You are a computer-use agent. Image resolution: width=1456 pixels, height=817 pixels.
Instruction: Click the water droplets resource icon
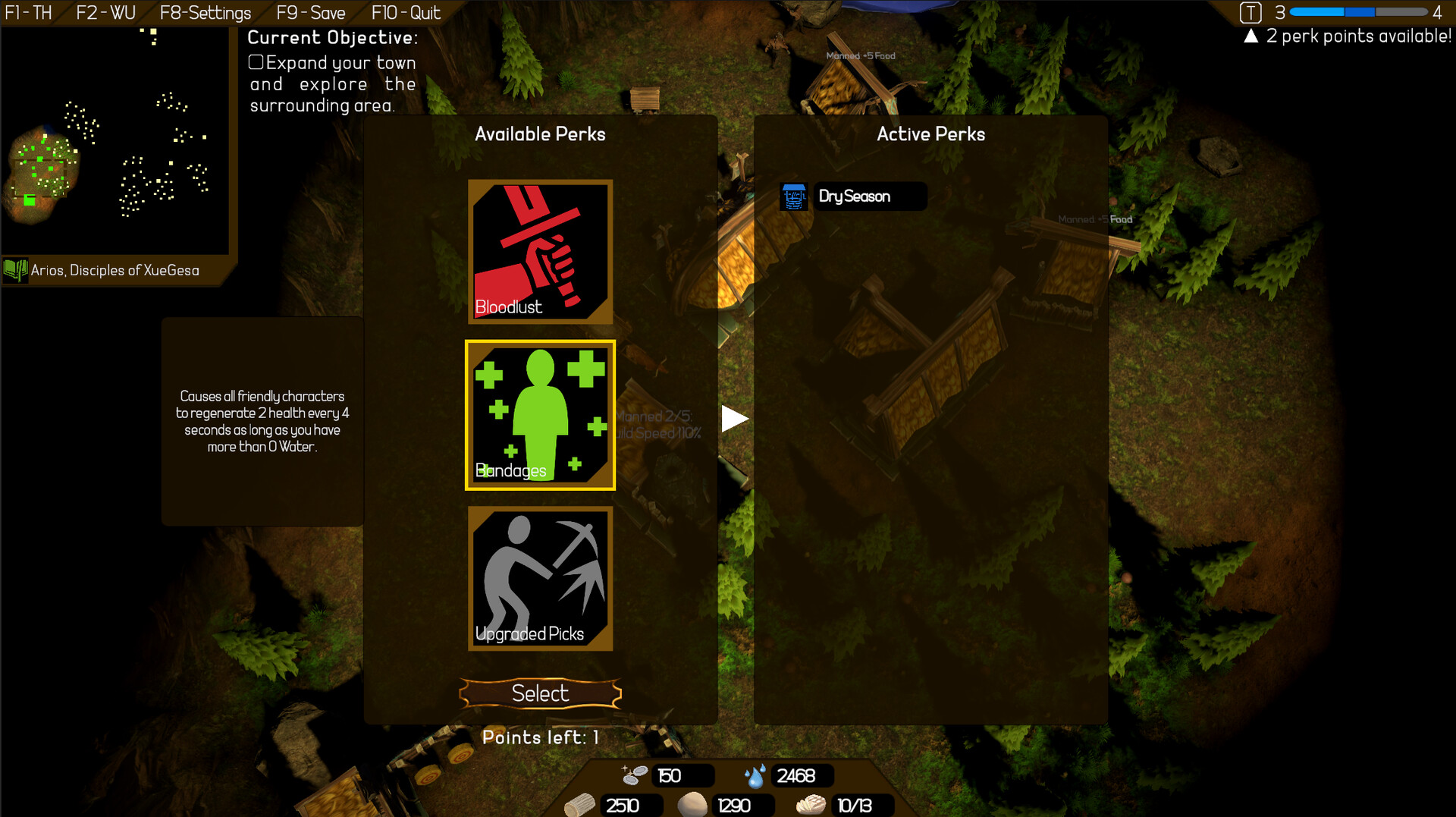755,775
